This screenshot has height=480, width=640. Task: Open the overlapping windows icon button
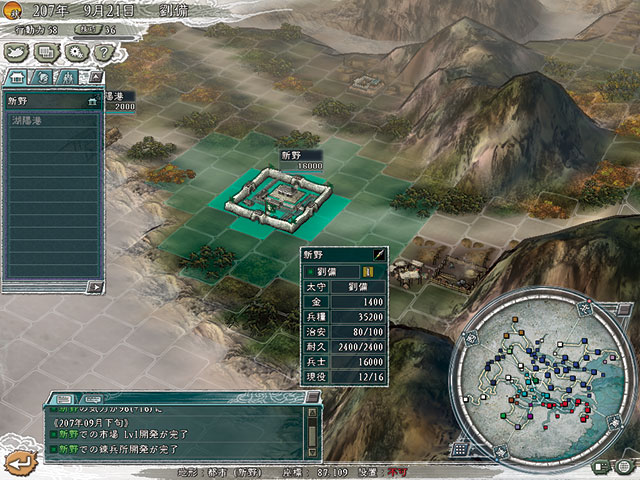(47, 52)
